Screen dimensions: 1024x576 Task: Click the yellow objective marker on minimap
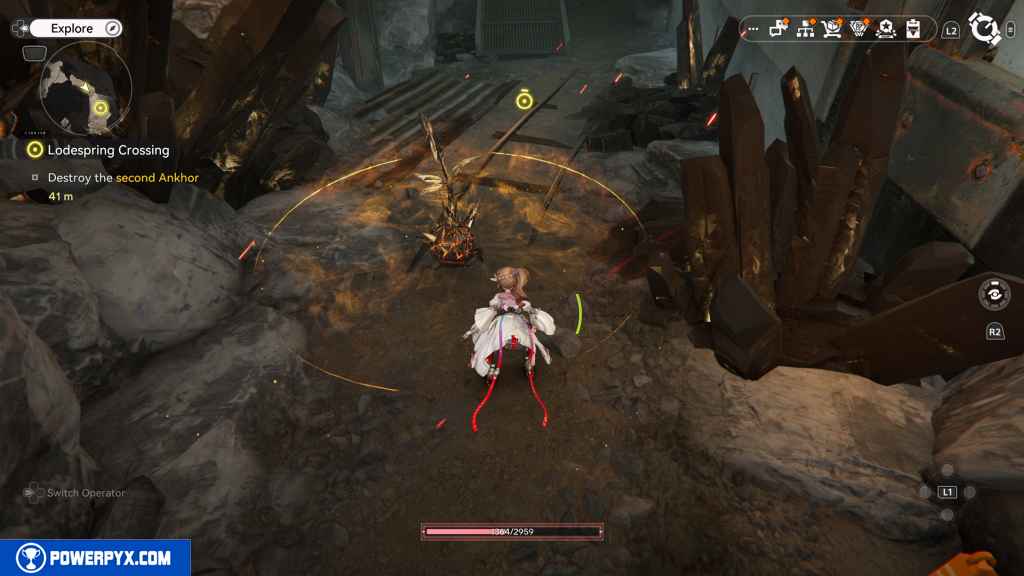click(x=99, y=107)
